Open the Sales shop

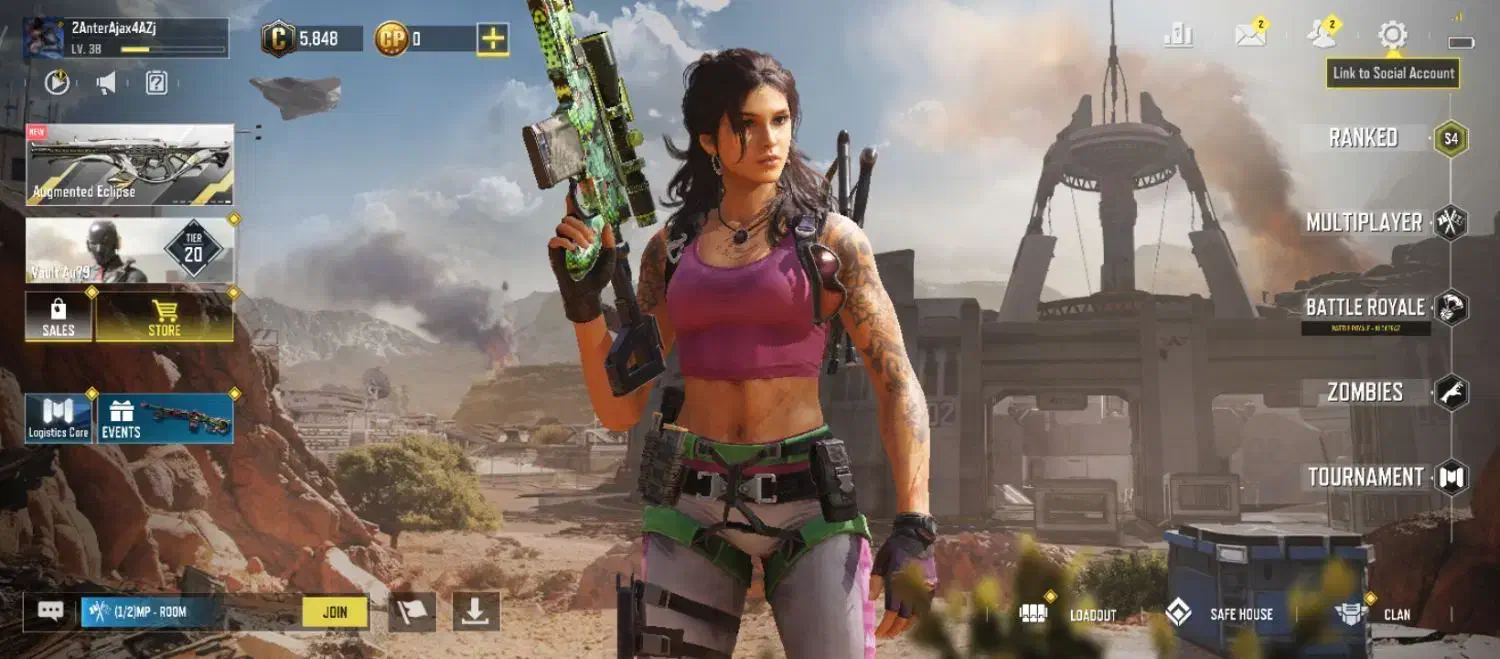coord(59,317)
